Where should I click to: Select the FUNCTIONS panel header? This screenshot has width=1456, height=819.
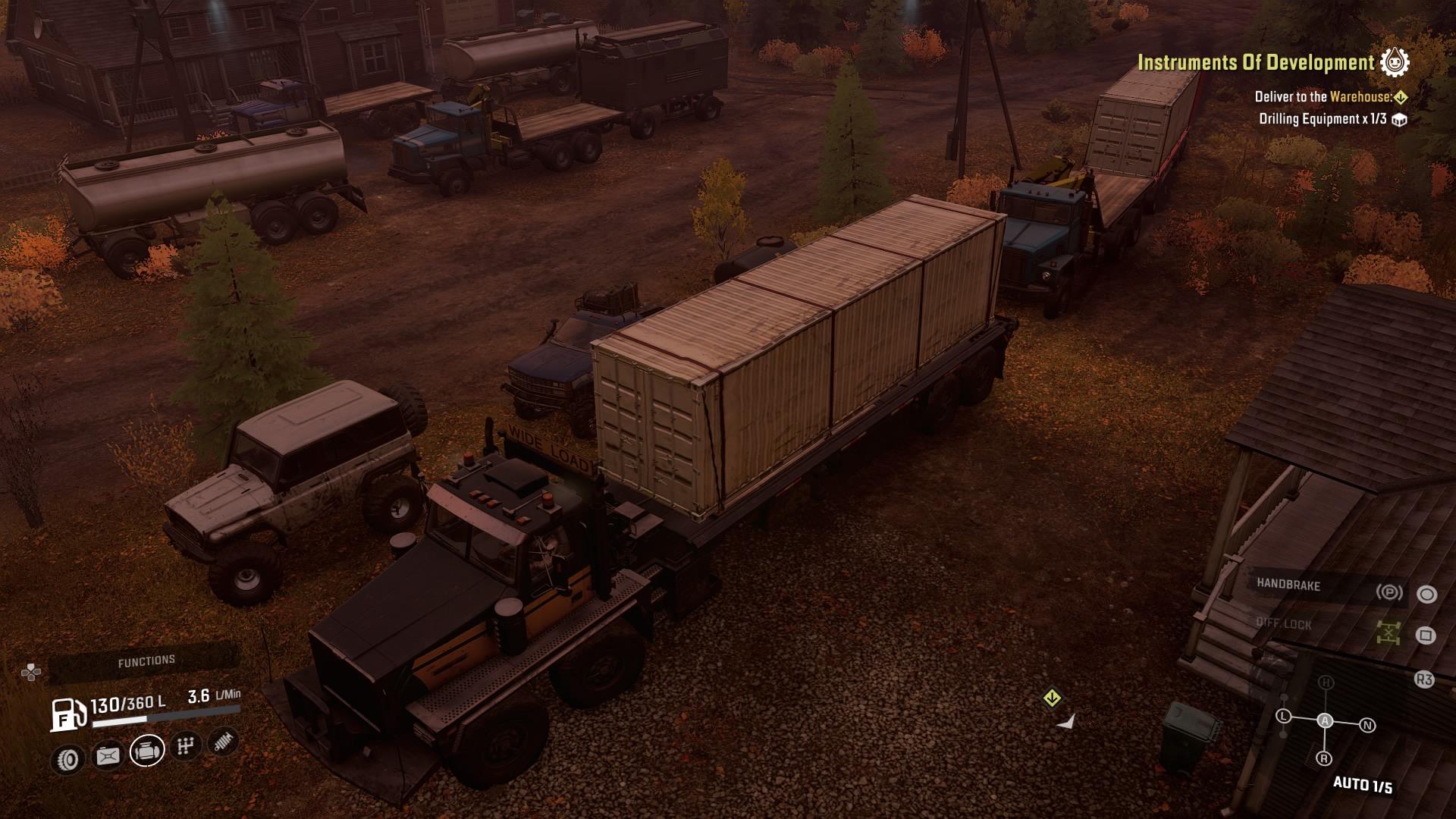(x=147, y=659)
